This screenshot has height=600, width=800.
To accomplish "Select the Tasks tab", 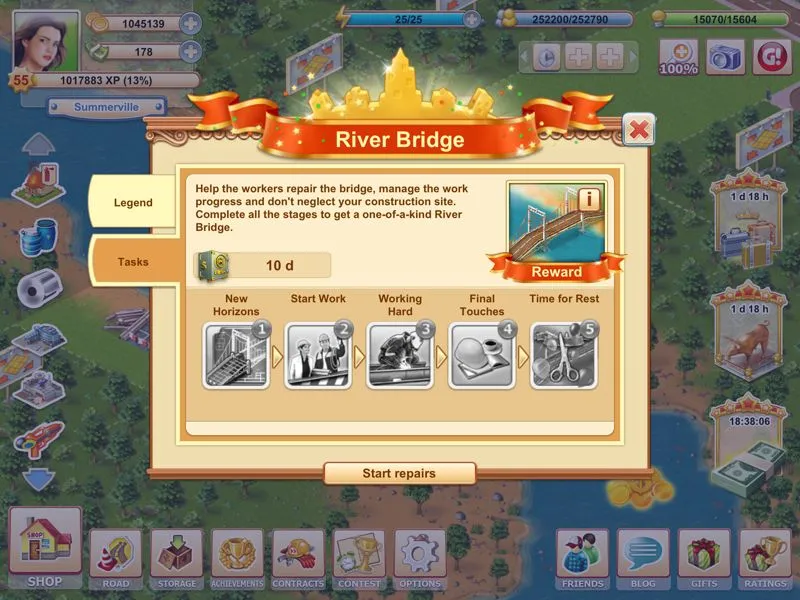I will (x=133, y=262).
